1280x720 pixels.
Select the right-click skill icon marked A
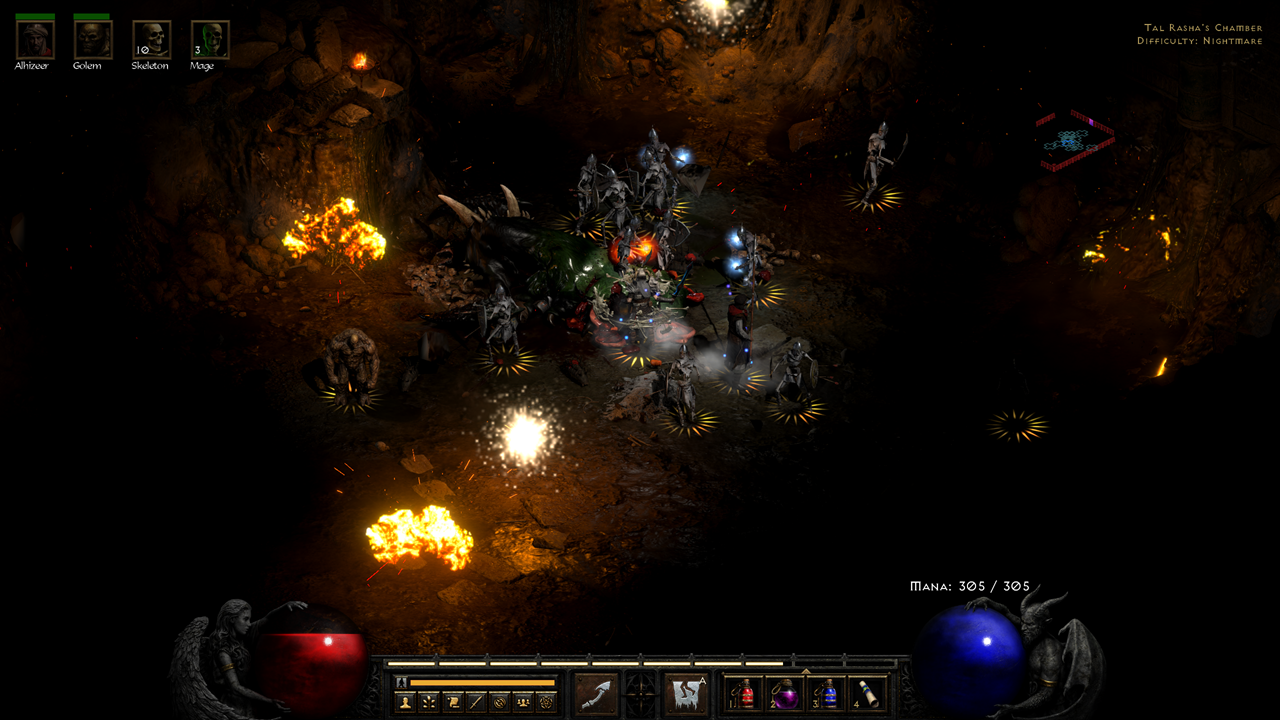pyautogui.click(x=686, y=694)
